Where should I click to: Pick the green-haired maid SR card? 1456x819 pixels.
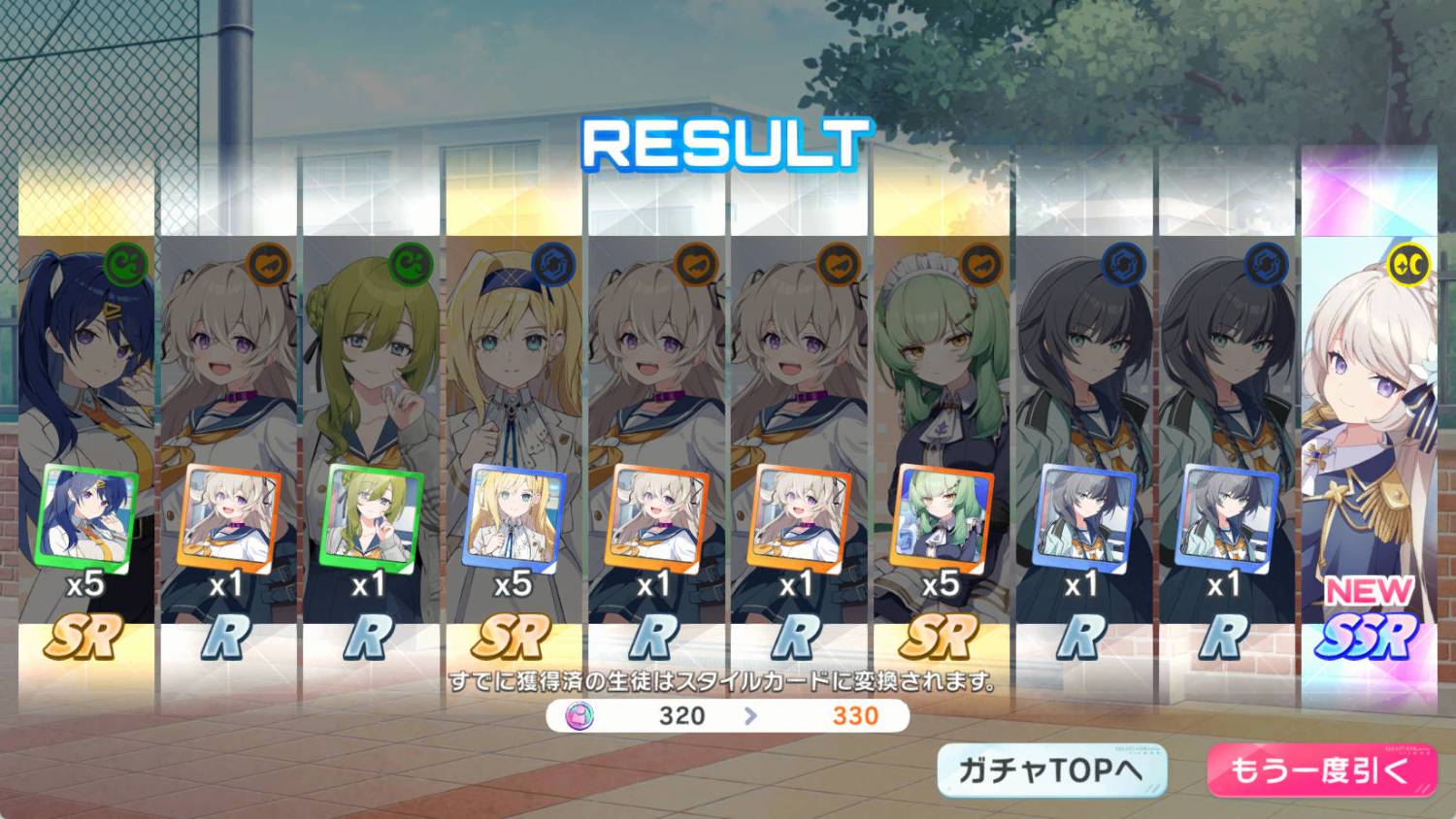point(940,427)
